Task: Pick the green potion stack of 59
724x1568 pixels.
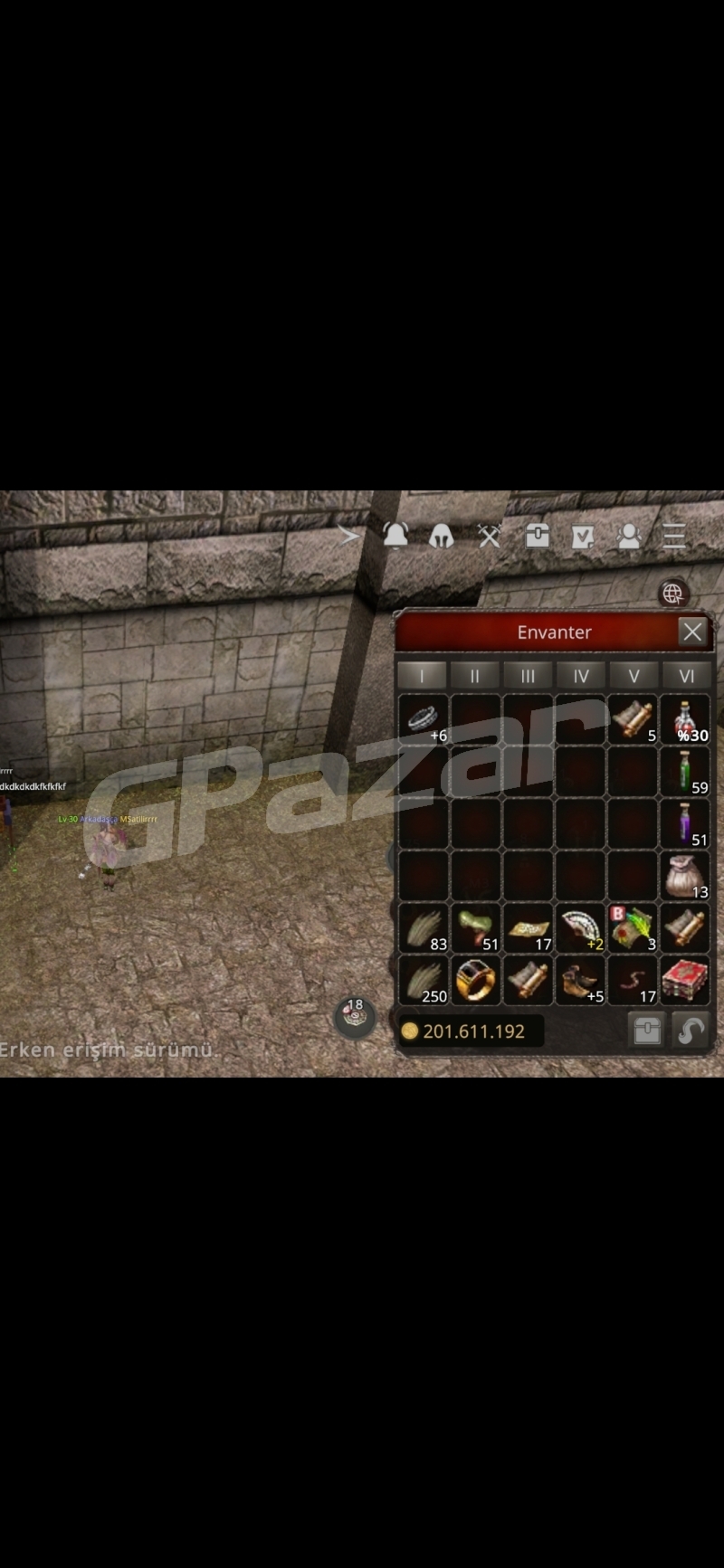Action: tap(685, 772)
